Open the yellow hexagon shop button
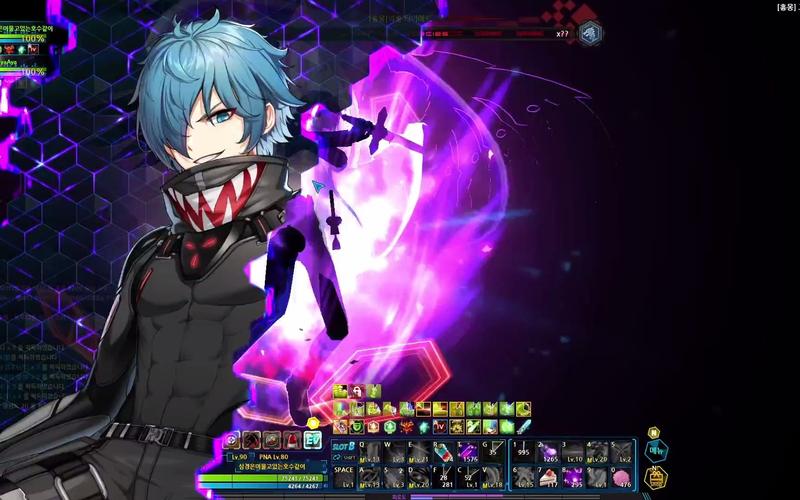The image size is (800, 500). pyautogui.click(x=657, y=477)
